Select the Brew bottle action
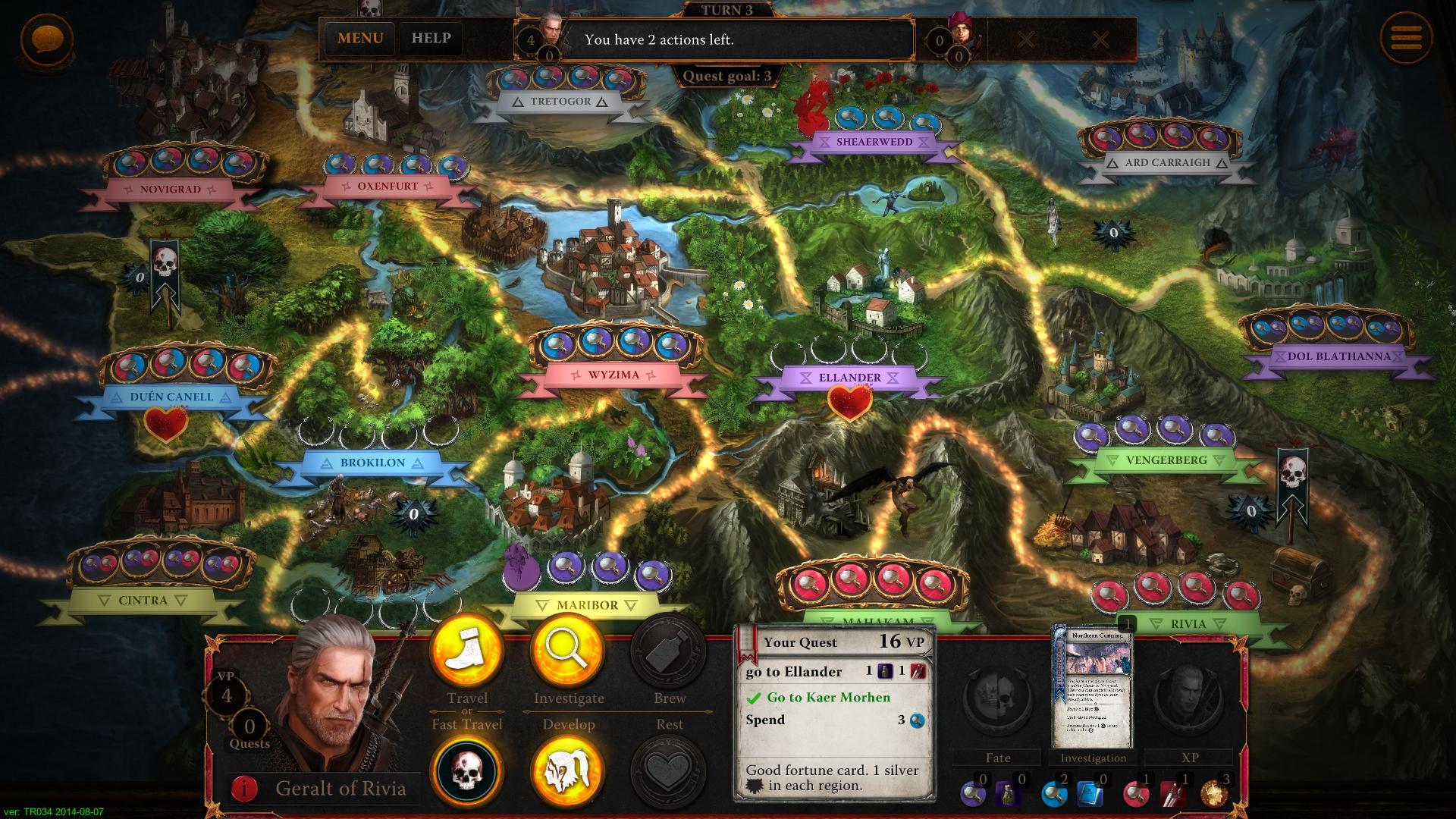This screenshot has height=819, width=1456. click(x=669, y=653)
